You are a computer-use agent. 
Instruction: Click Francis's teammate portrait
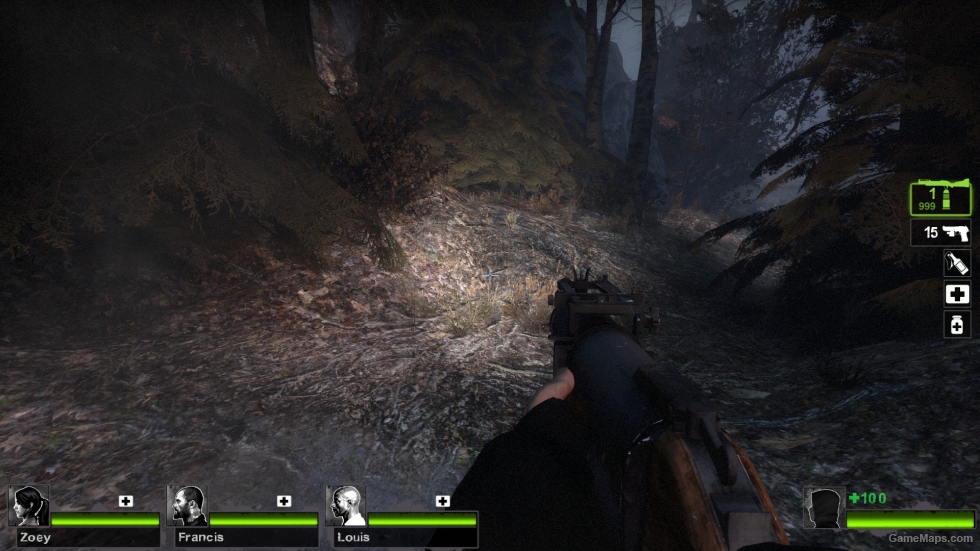click(187, 506)
